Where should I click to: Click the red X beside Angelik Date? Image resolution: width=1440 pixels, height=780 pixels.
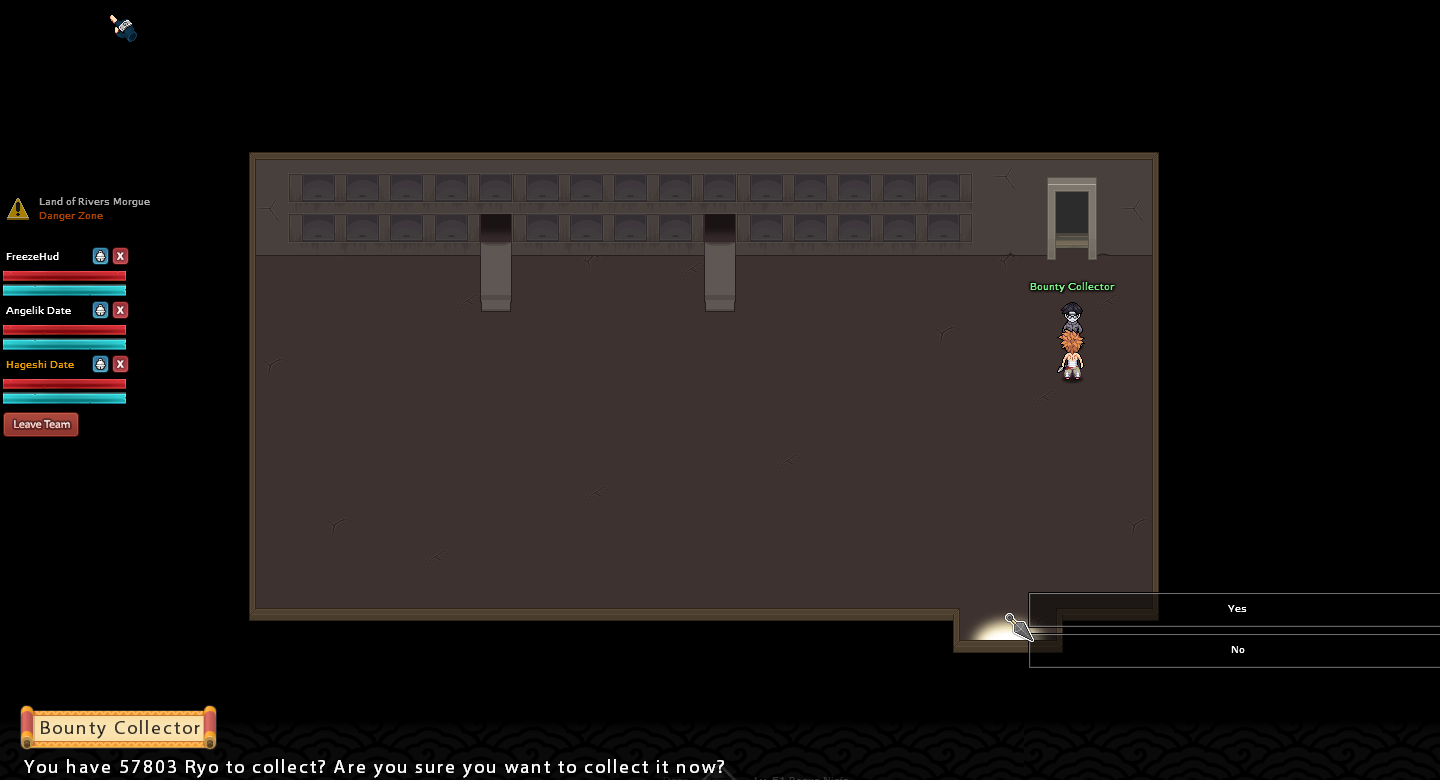coord(120,310)
